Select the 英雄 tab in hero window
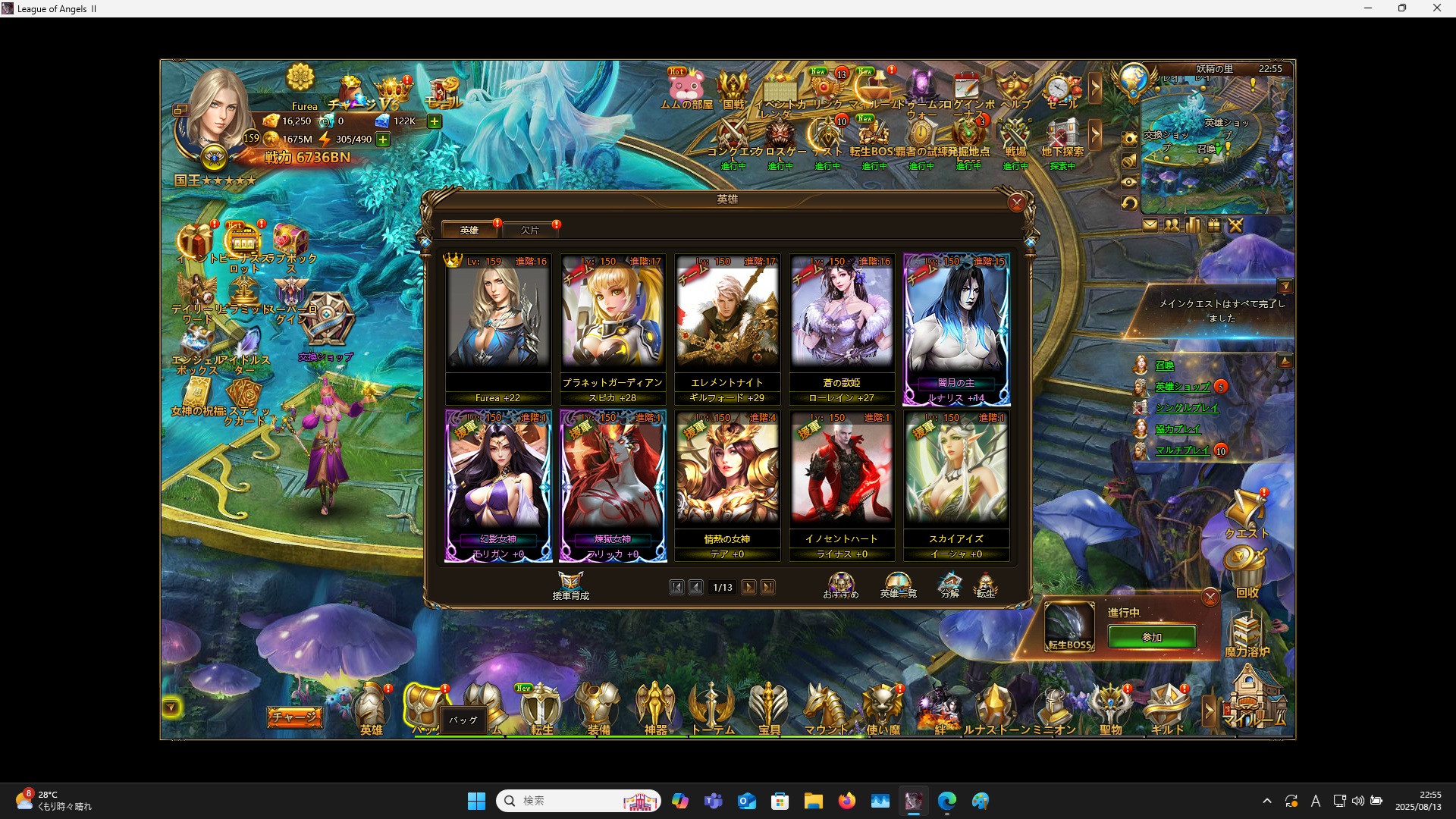This screenshot has width=1456, height=819. (469, 229)
